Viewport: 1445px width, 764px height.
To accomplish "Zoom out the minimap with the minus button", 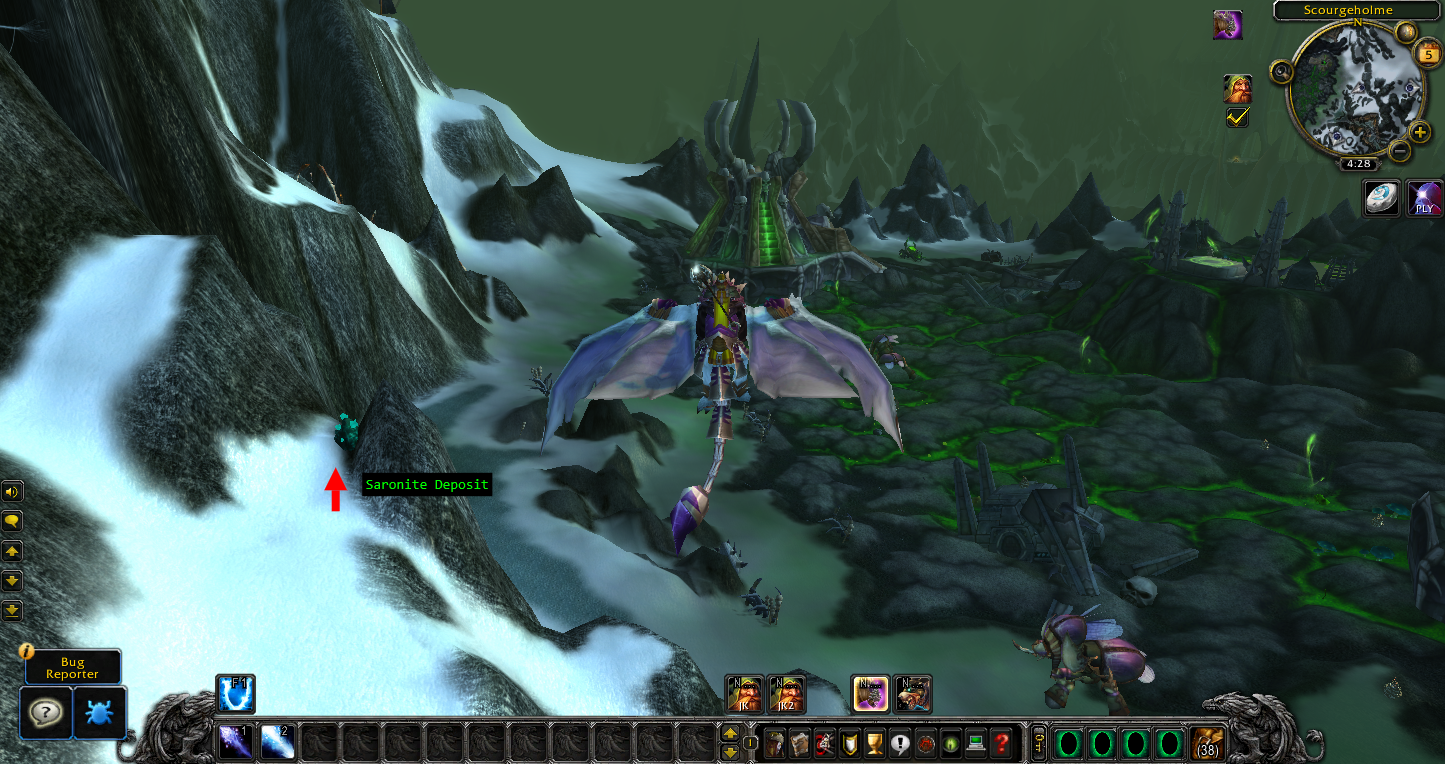I will coord(1399,151).
